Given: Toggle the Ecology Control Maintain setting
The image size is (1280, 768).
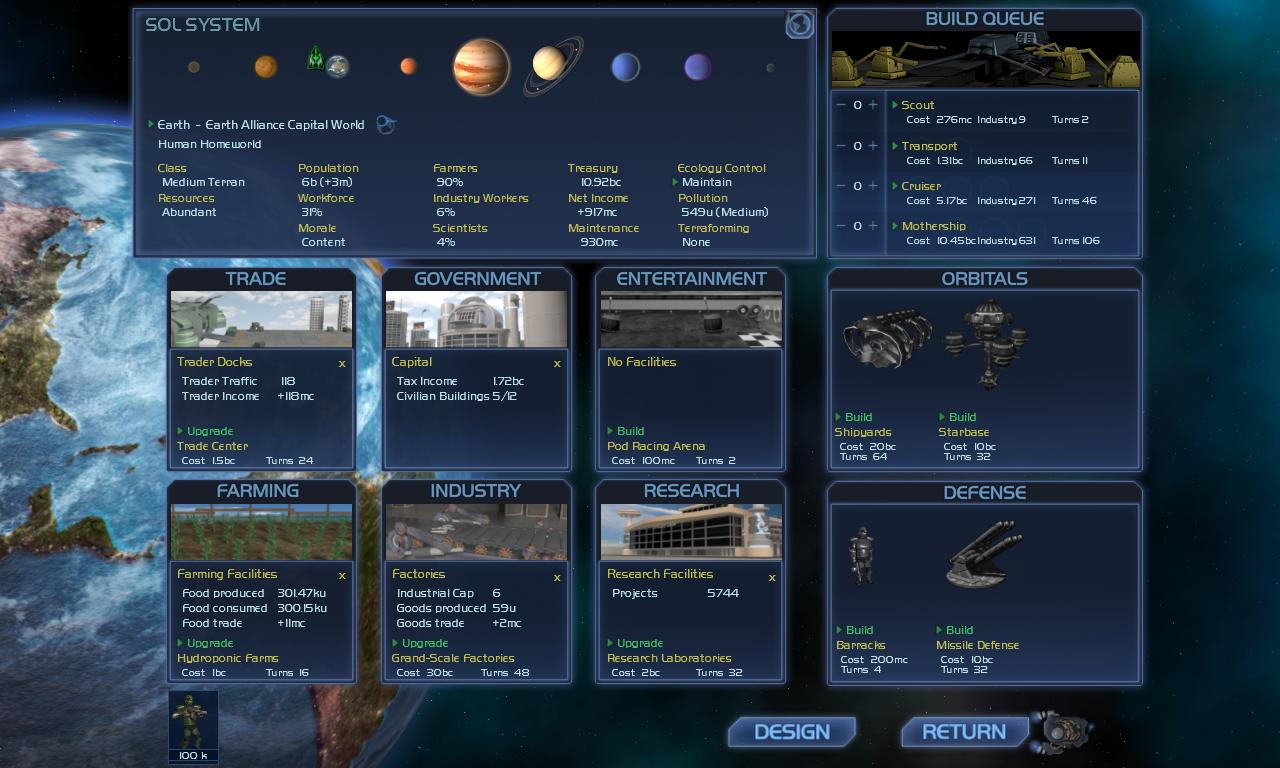Looking at the screenshot, I should [706, 182].
